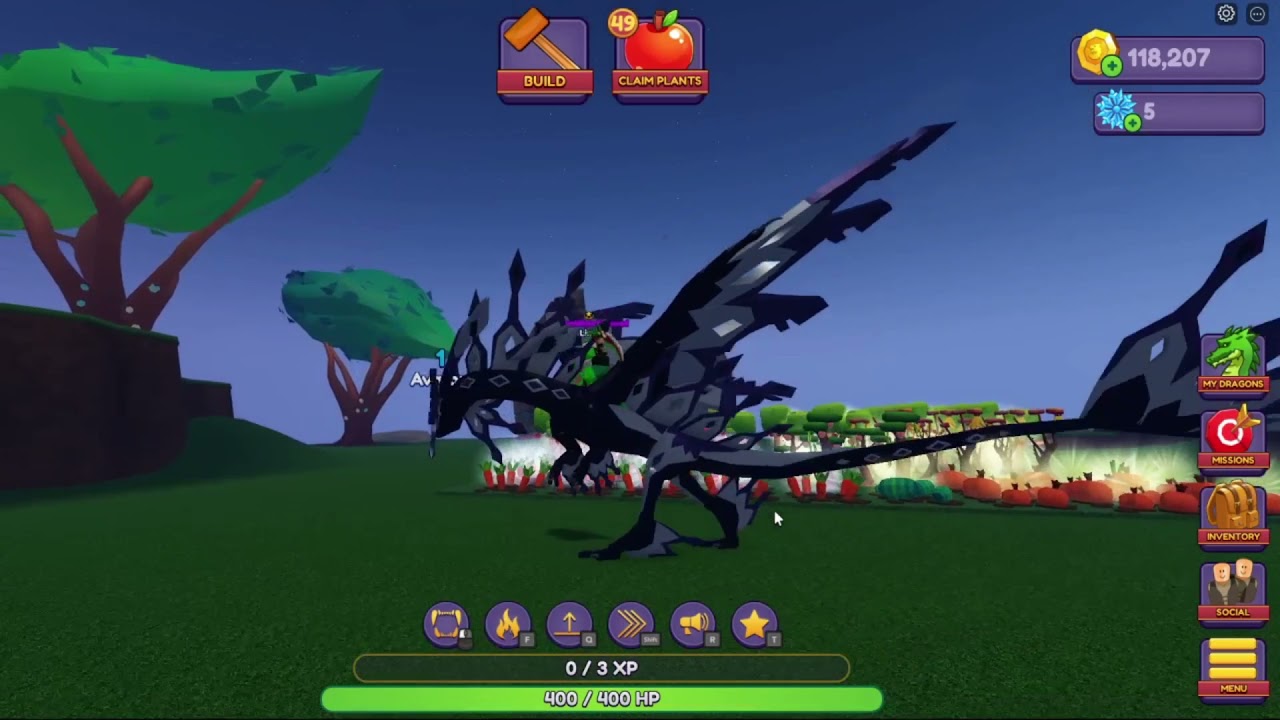Use the megaphone roar ability
The image size is (1280, 720).
pyautogui.click(x=693, y=624)
